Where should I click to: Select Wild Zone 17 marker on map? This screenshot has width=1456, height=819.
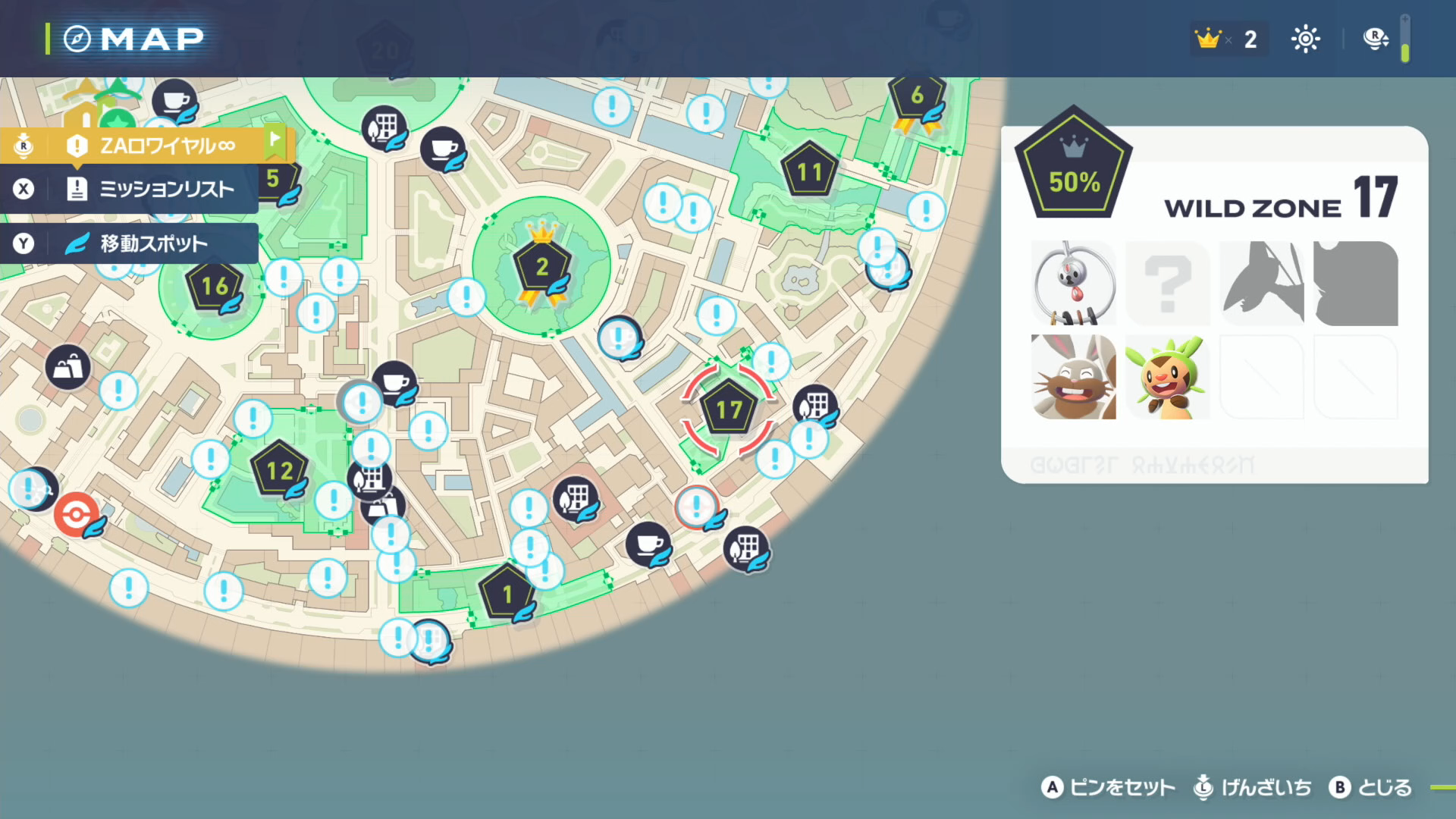[x=729, y=410]
